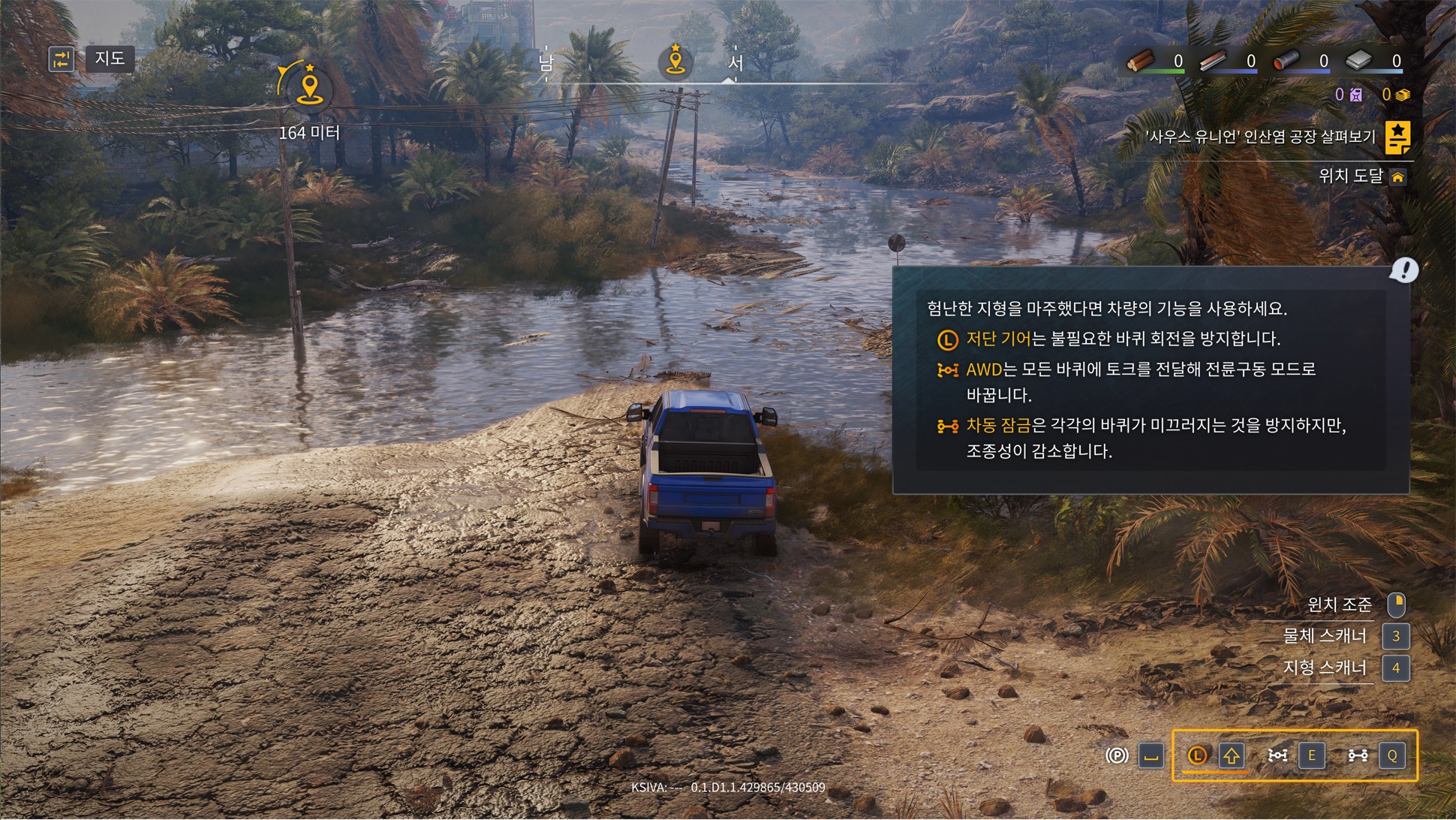Engage the parking brake P icon
Screen dimensions: 1456x820
click(x=1117, y=755)
